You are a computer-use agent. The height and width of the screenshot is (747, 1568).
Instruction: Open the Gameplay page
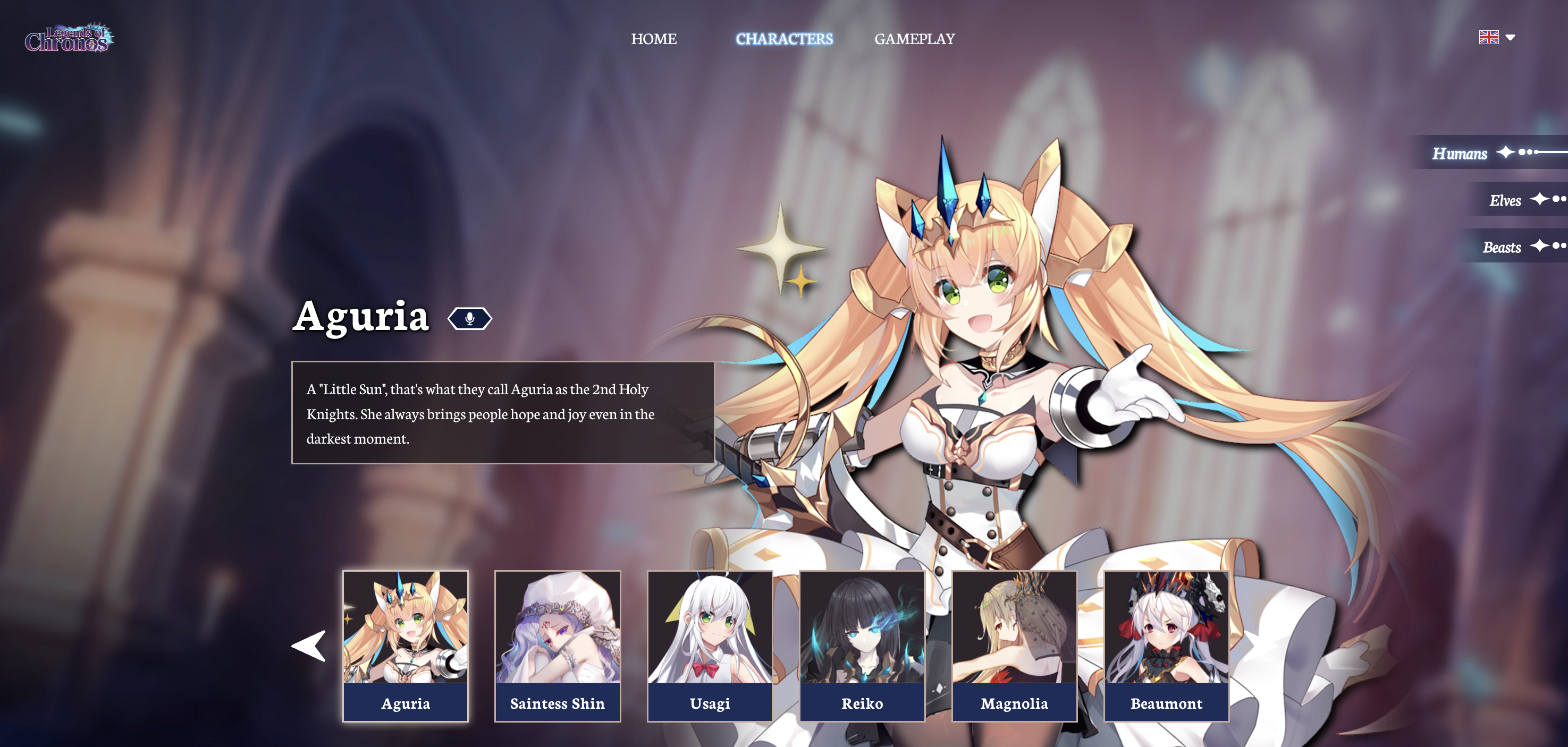914,39
